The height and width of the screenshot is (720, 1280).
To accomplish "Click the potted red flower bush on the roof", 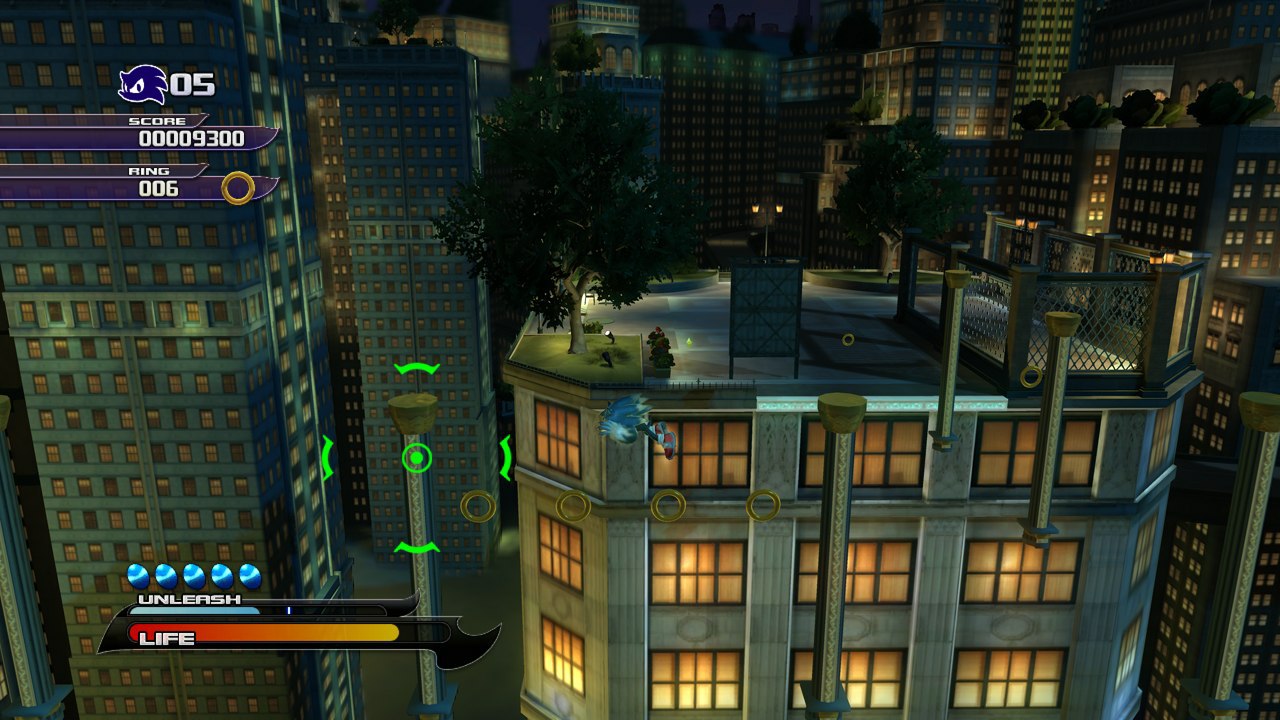I will [659, 350].
